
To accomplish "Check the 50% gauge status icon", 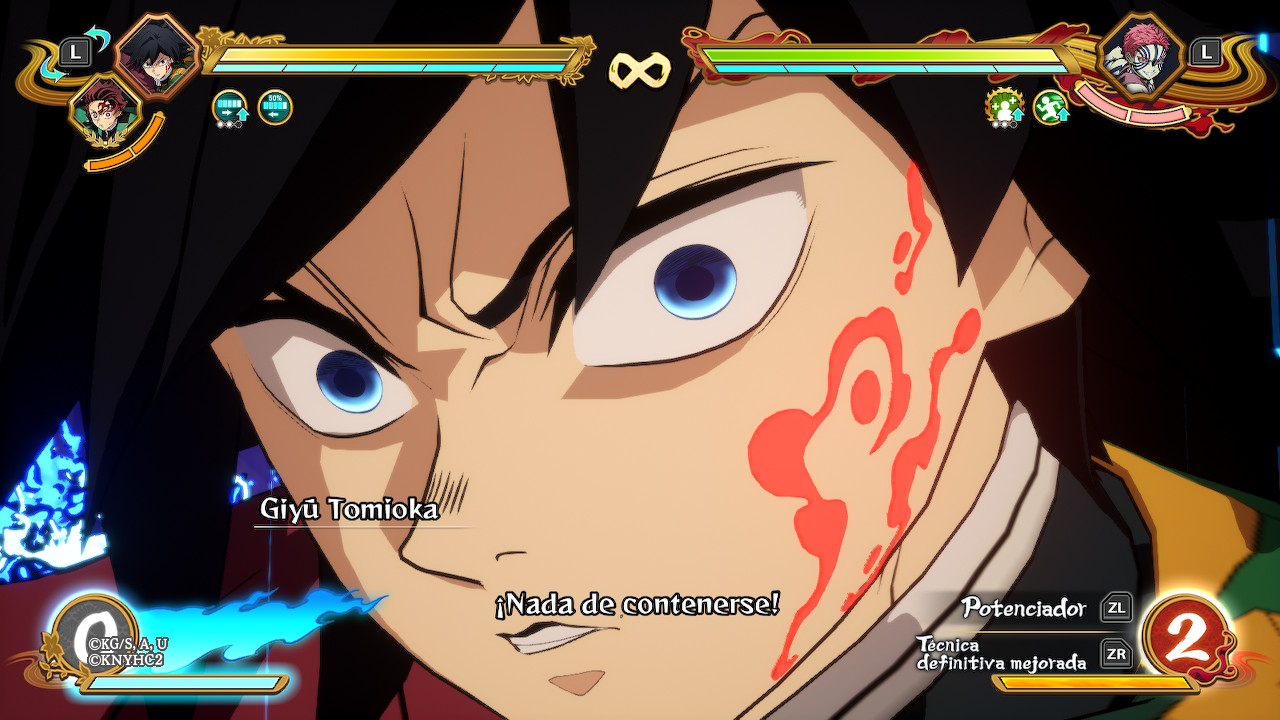I will (x=275, y=107).
